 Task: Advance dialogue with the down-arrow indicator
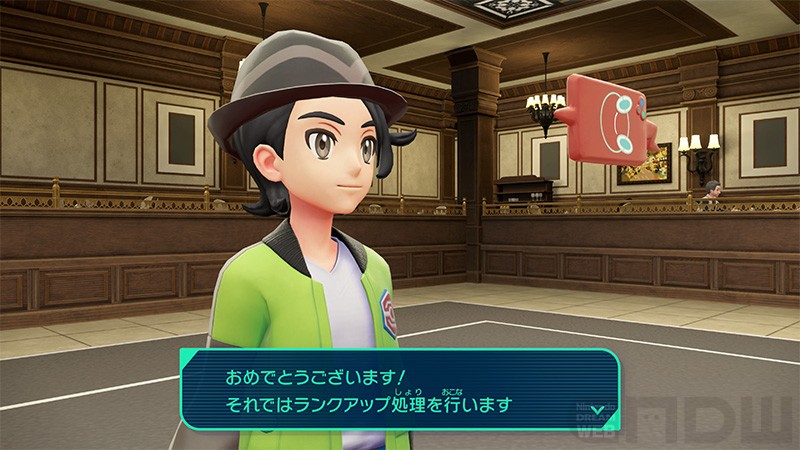(597, 409)
